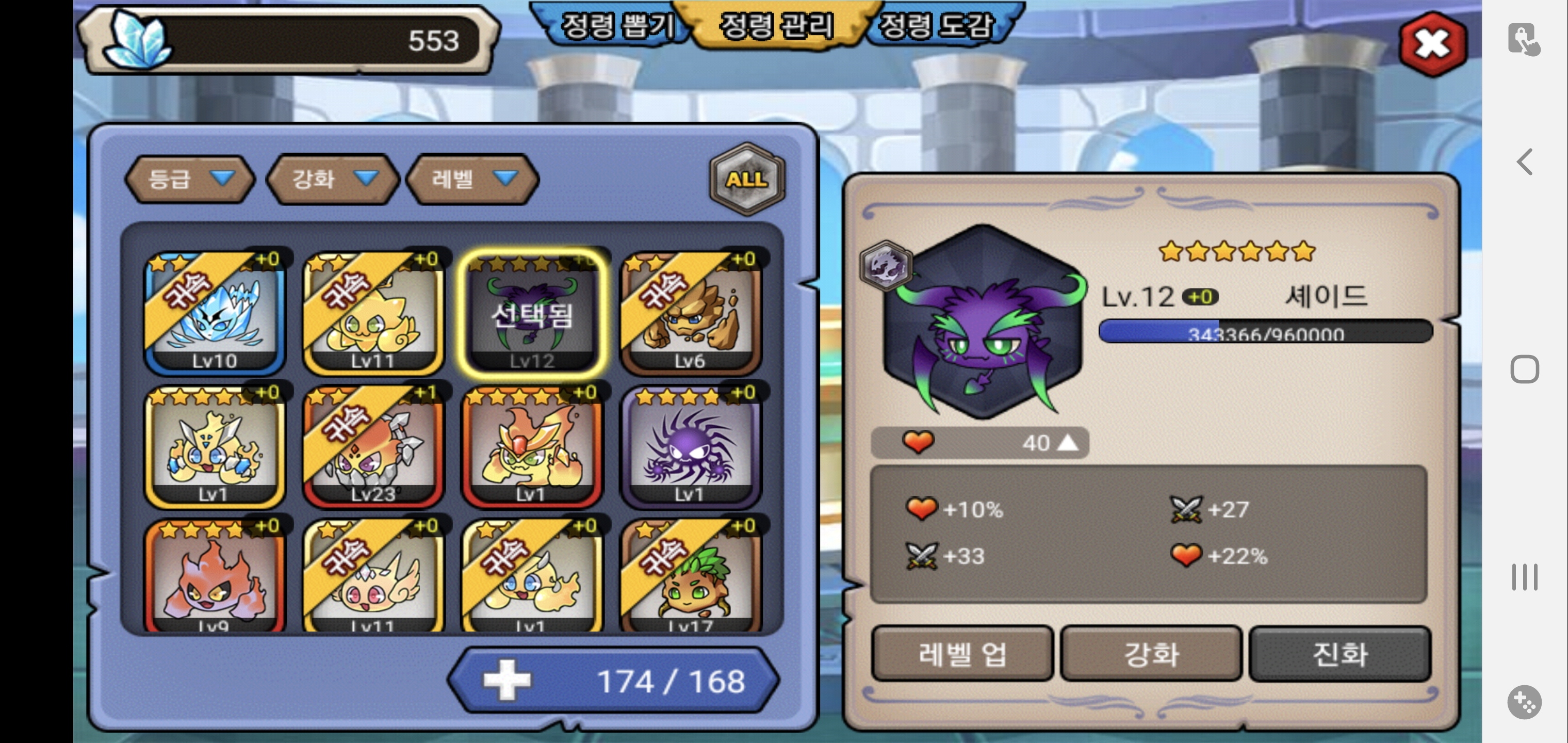This screenshot has height=743, width=1568.
Task: Activate the 진화 evolve button
Action: (1339, 654)
